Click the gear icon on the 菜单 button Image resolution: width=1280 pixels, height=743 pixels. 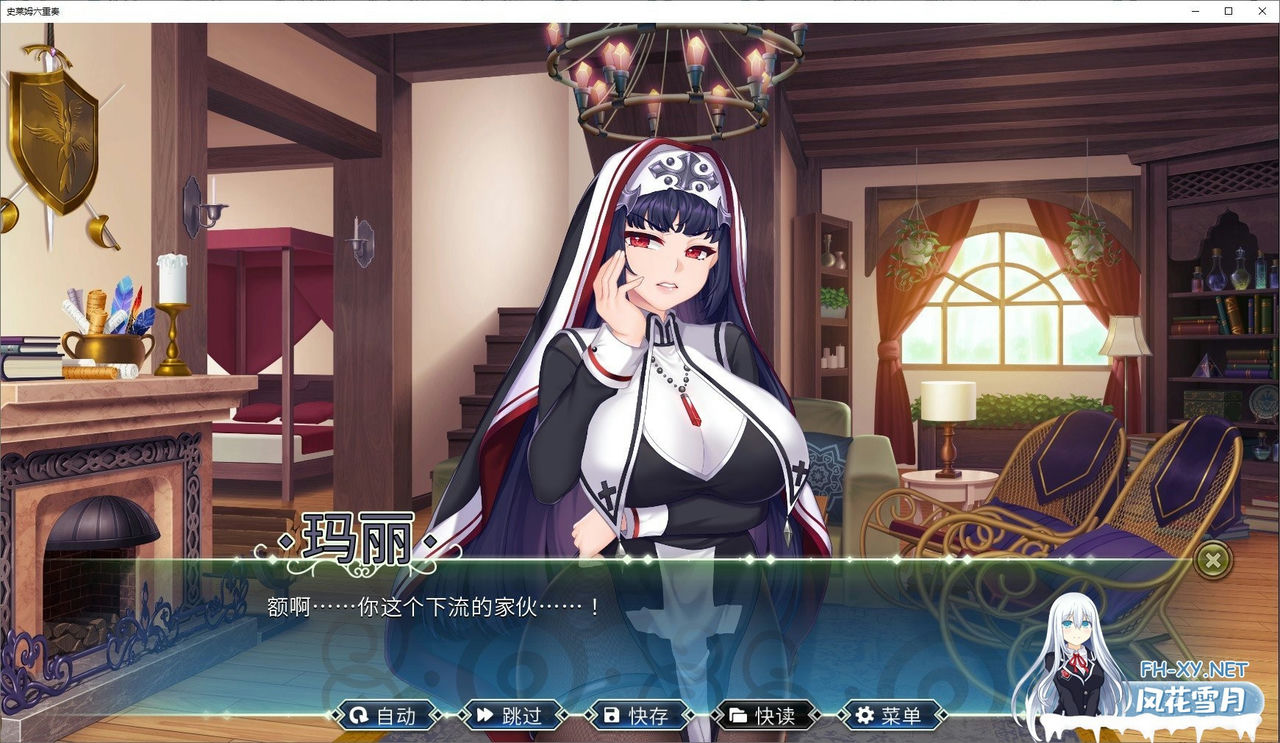[864, 715]
